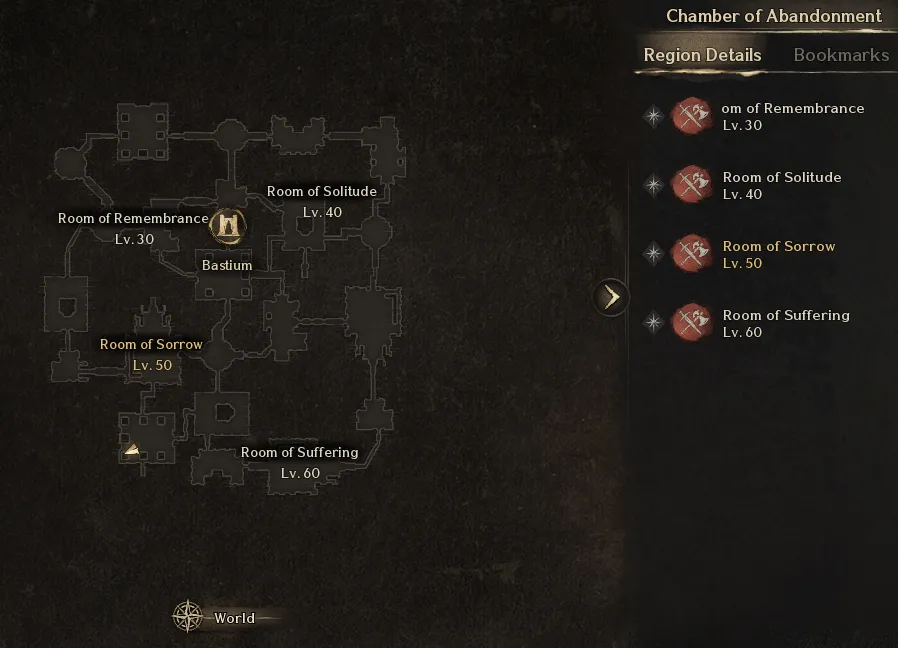Click the Bastium marker on the map

point(228,226)
